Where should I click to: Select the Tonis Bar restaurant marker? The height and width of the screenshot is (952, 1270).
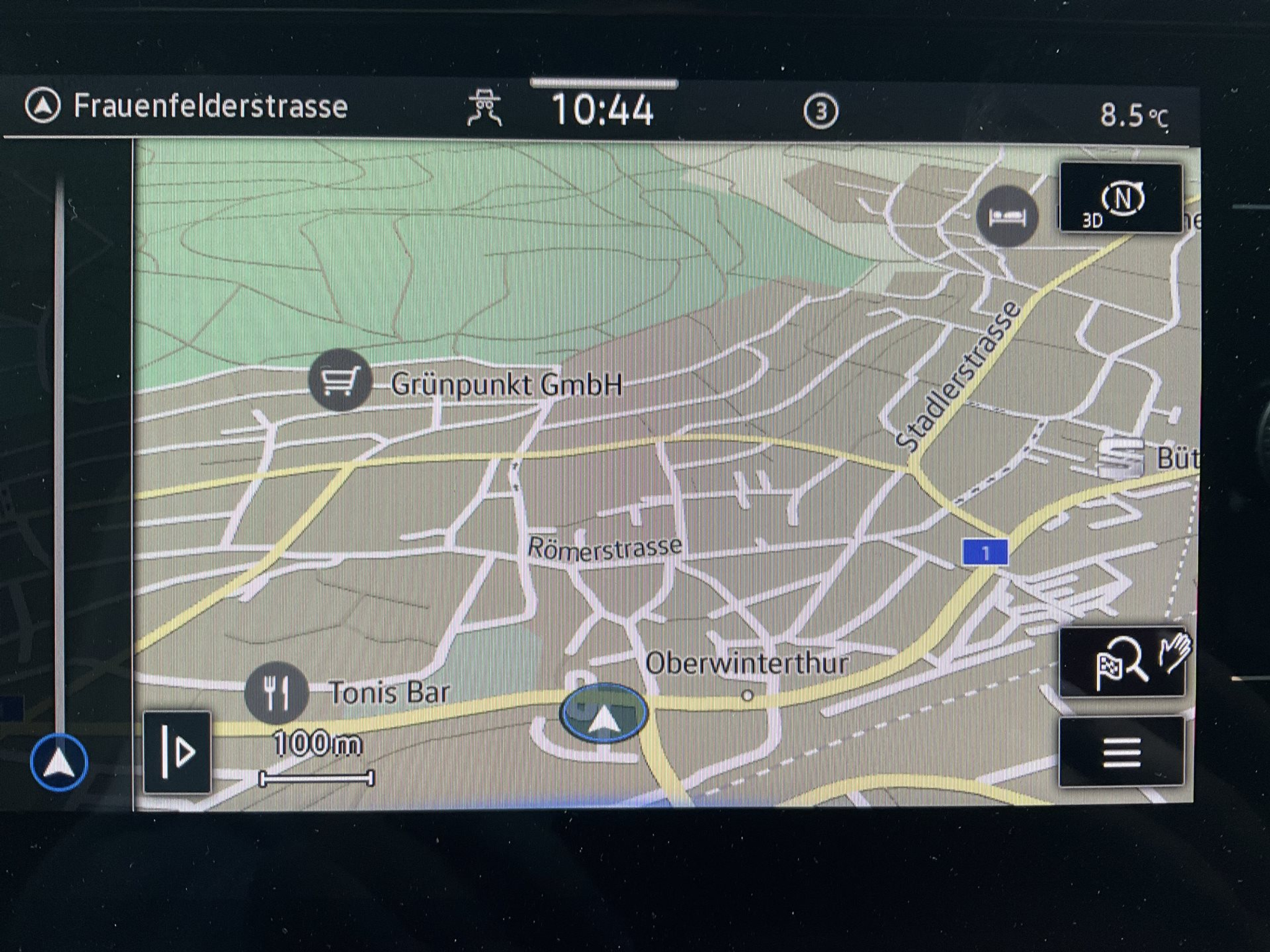pos(276,693)
